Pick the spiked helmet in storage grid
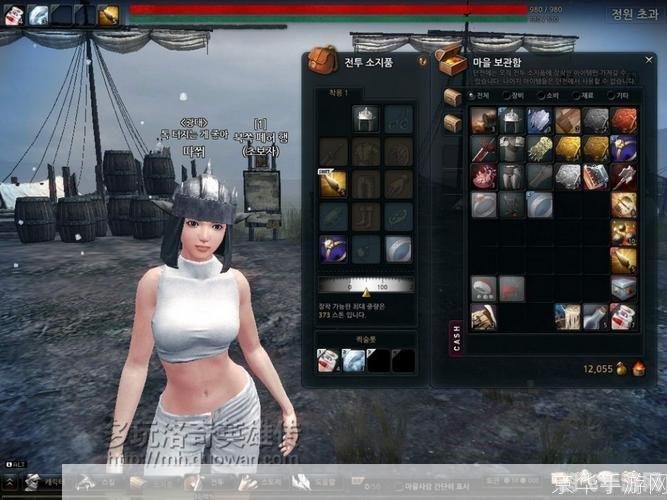Viewport: 667px width, 500px height. coord(512,120)
